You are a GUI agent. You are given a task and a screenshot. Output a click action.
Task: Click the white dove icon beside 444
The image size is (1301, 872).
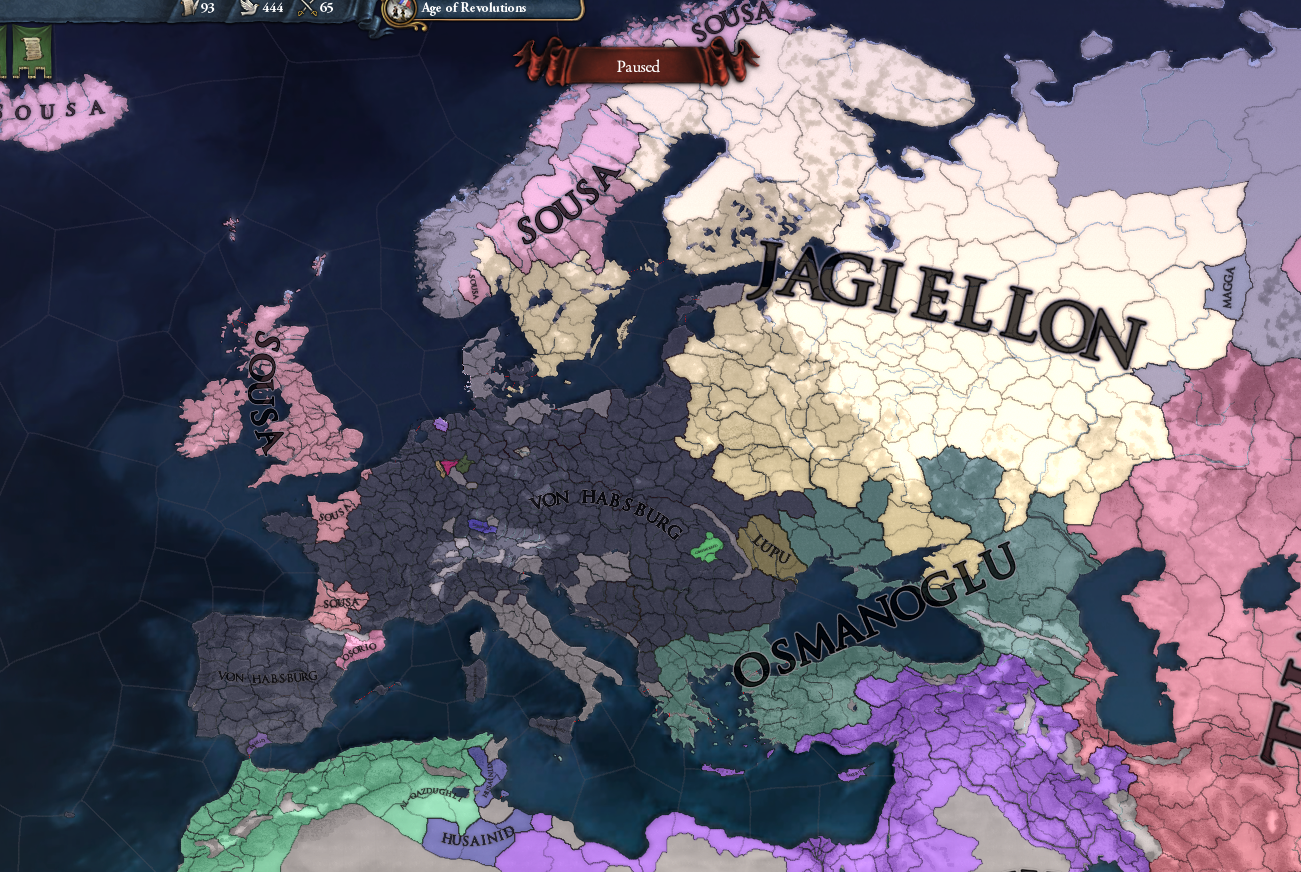point(248,8)
